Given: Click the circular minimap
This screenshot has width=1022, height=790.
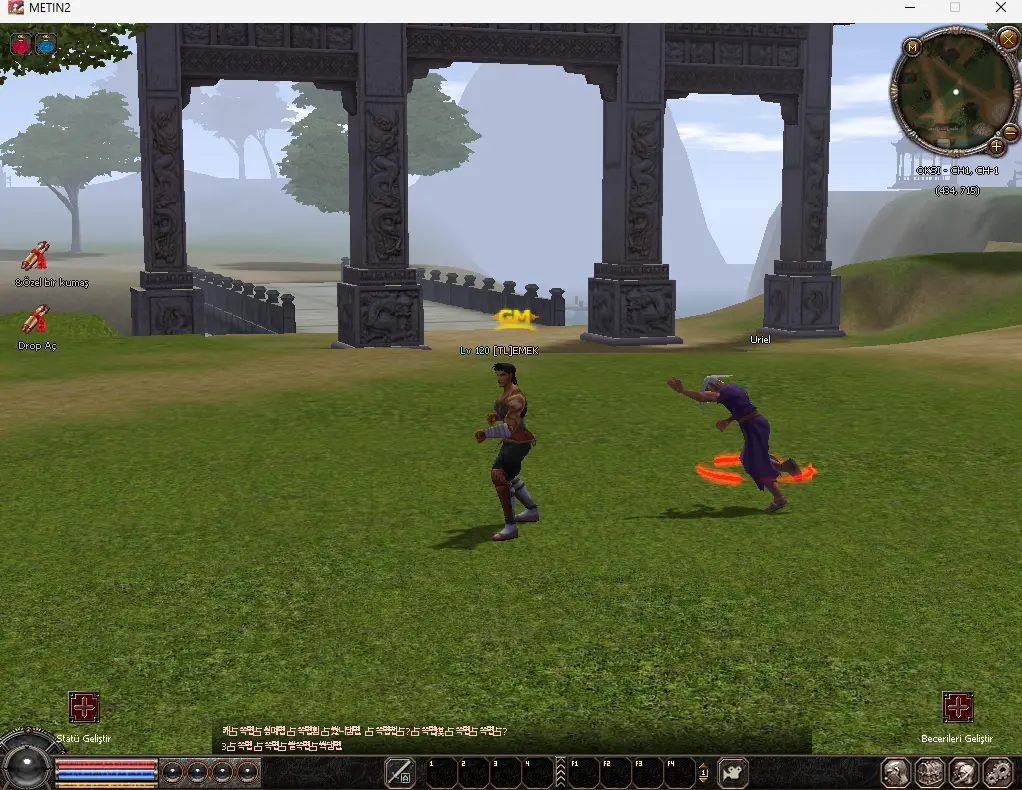Looking at the screenshot, I should (955, 92).
